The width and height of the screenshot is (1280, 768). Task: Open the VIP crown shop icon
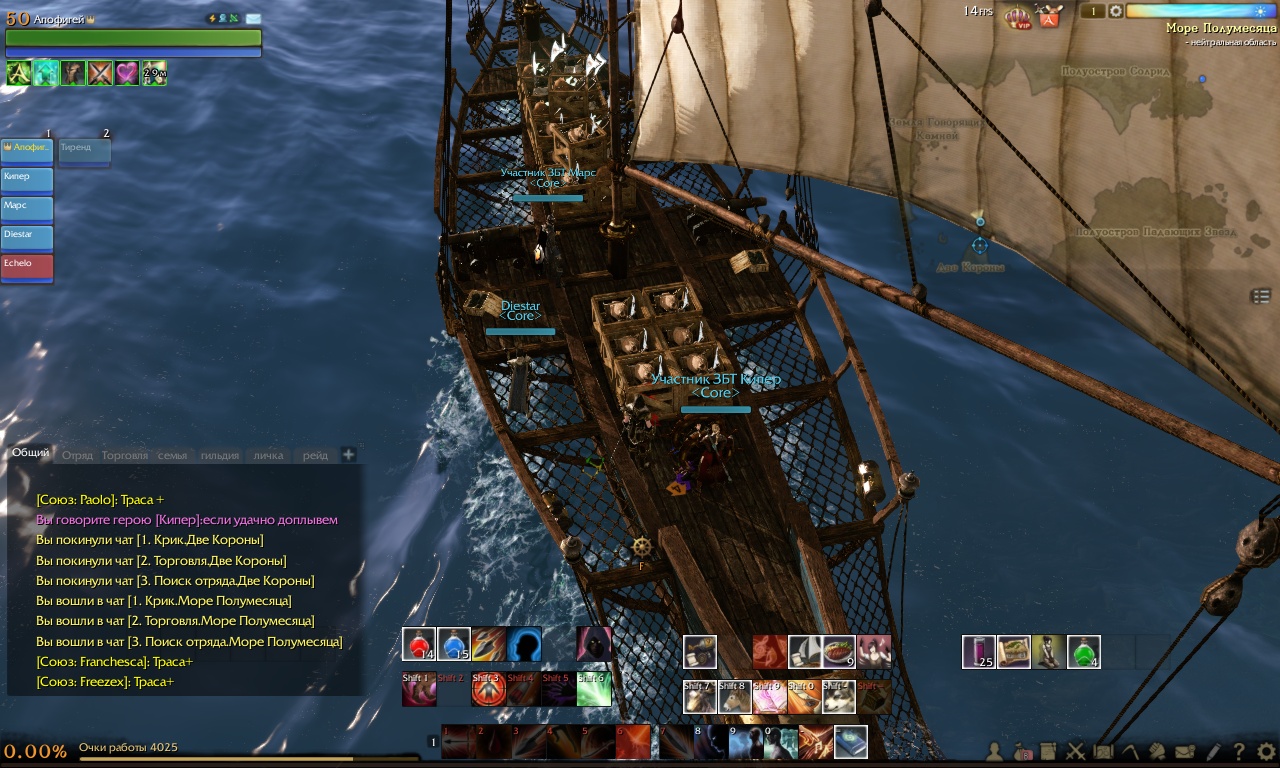1018,16
